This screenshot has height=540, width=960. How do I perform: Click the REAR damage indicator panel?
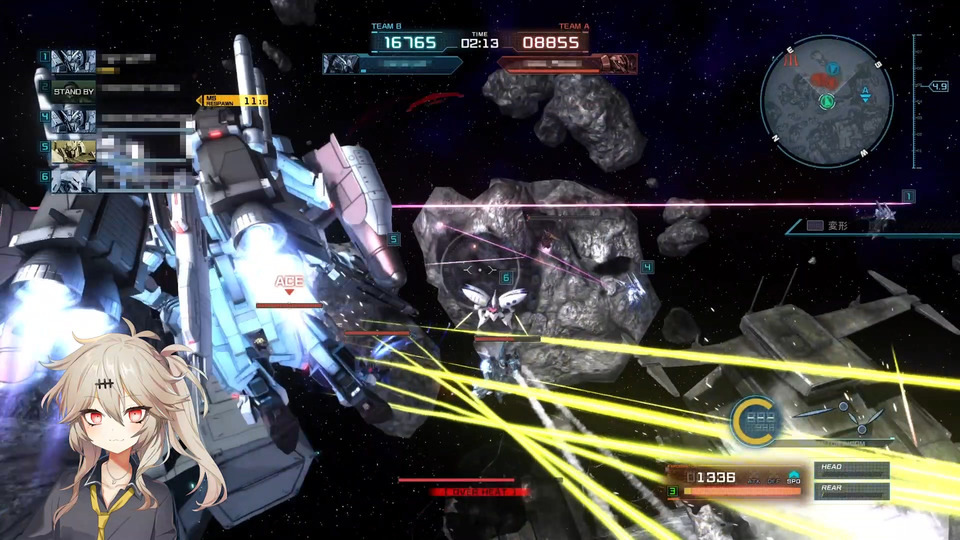[852, 490]
